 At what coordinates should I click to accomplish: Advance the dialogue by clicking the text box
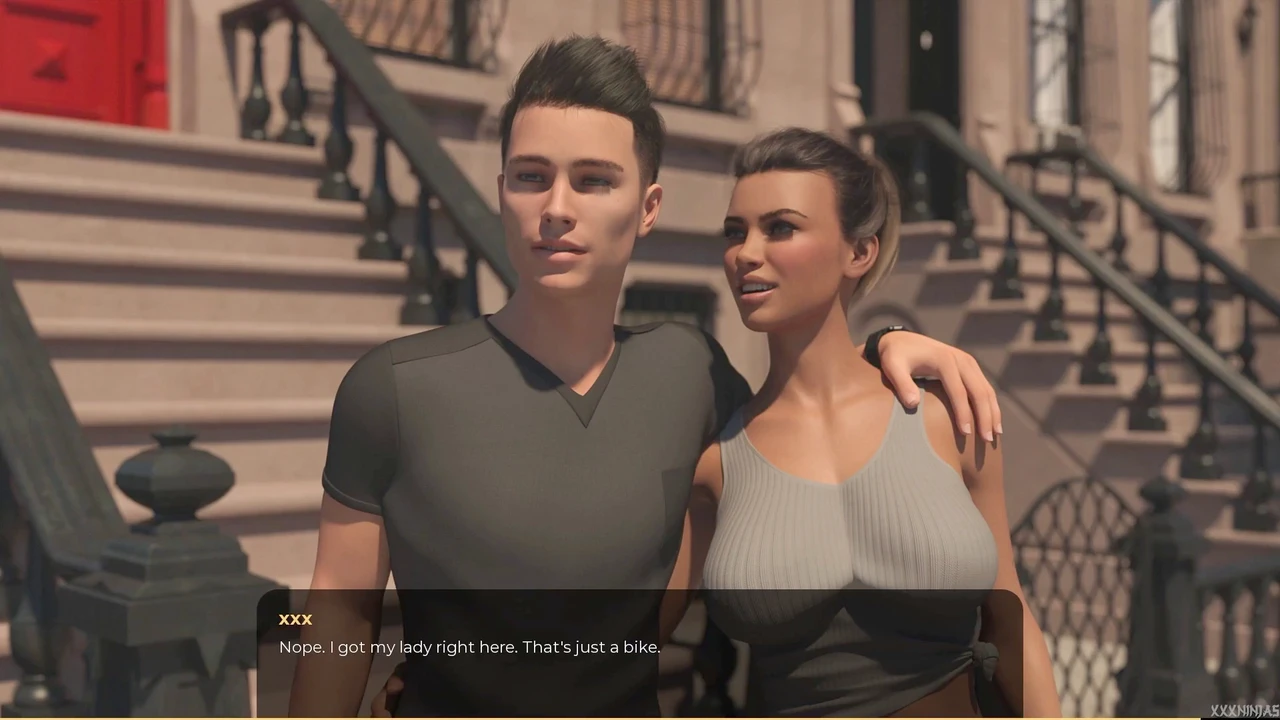[x=640, y=652]
